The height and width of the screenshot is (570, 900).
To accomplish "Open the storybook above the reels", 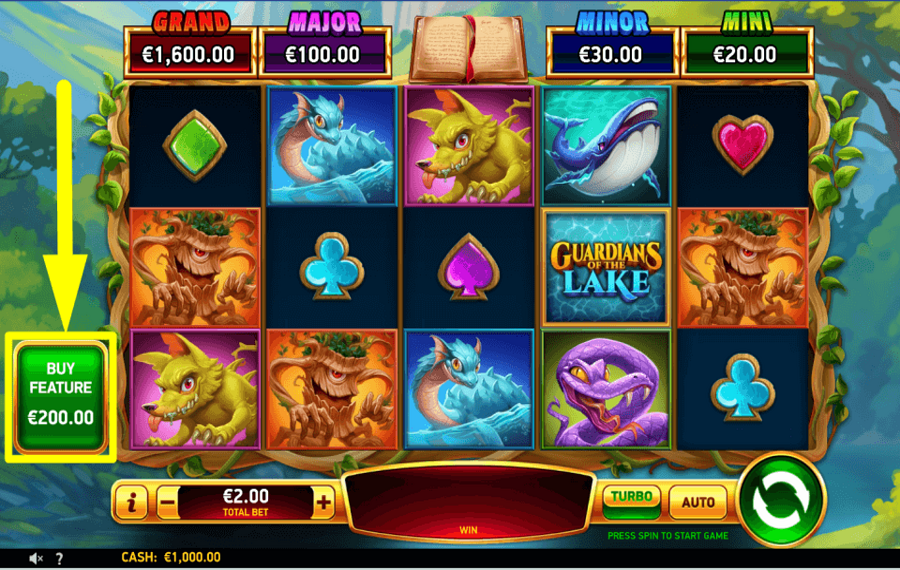I will tap(469, 49).
